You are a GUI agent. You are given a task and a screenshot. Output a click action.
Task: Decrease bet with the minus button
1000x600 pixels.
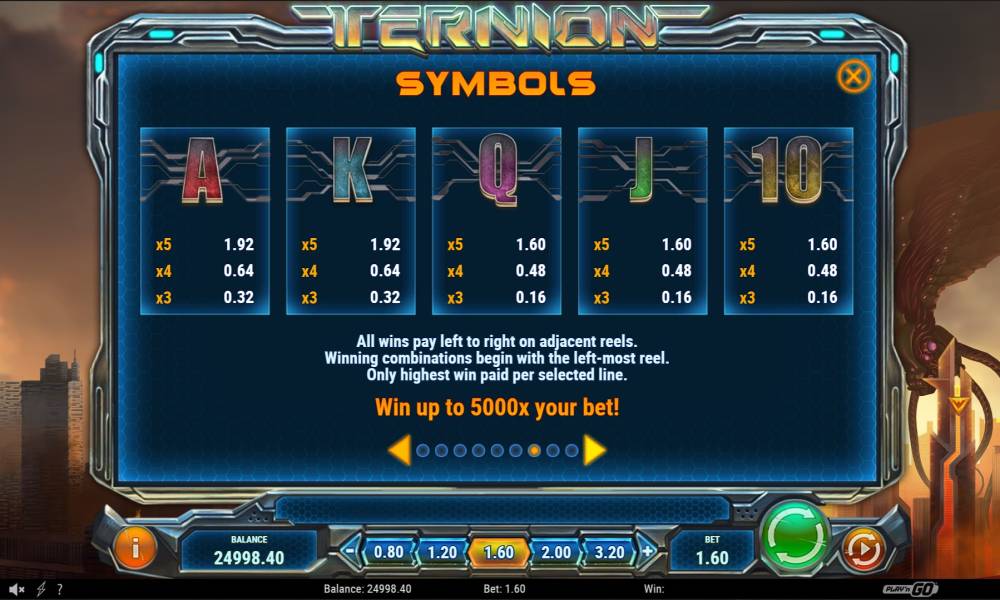350,550
